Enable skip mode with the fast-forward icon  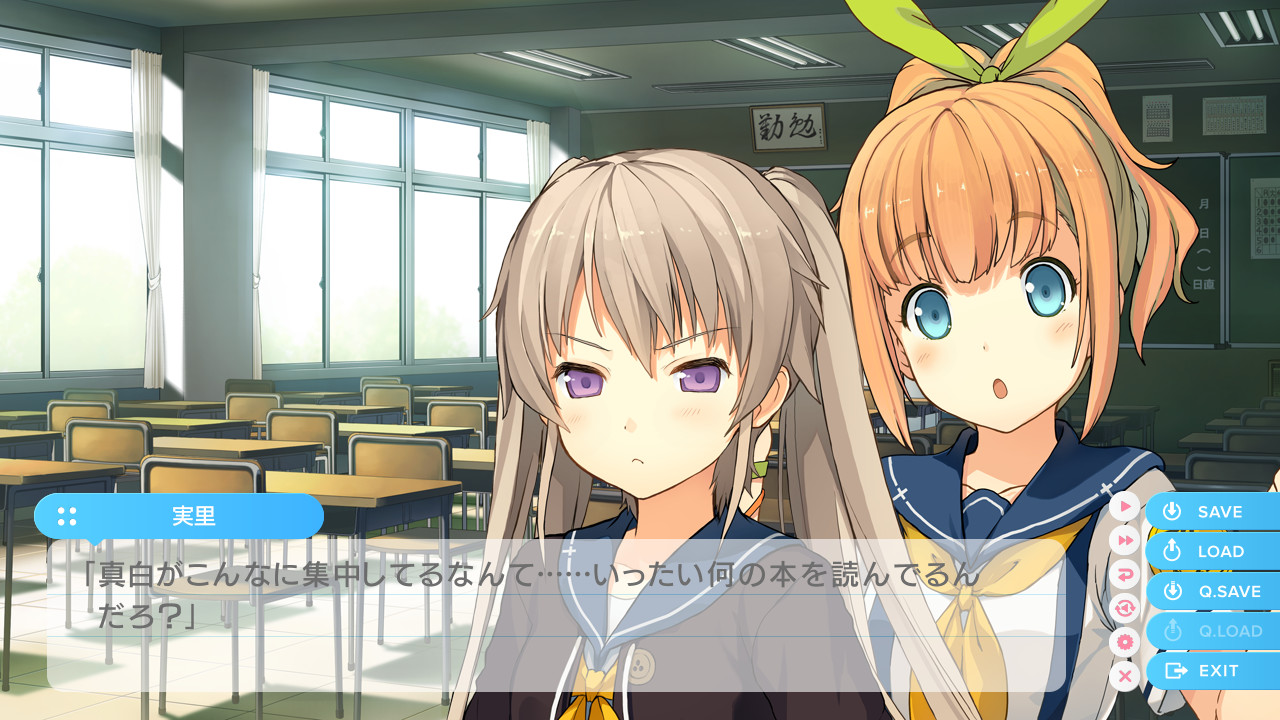[x=1125, y=540]
